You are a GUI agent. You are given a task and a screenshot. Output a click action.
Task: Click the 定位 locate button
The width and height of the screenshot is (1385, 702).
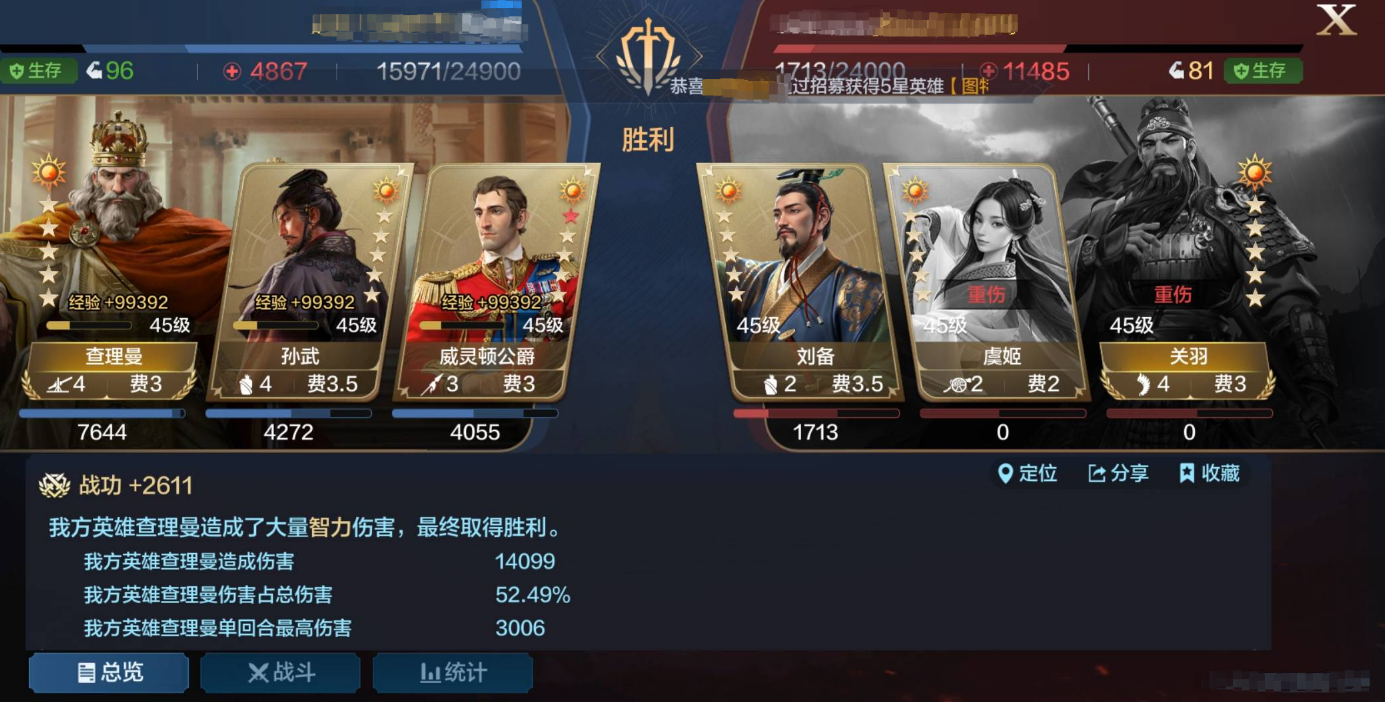pyautogui.click(x=1027, y=473)
